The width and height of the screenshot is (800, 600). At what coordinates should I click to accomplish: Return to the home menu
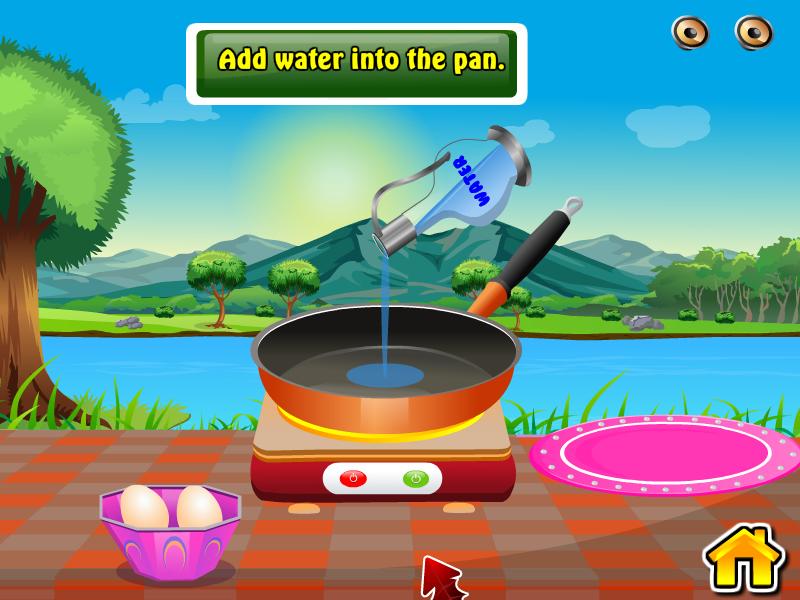744,561
